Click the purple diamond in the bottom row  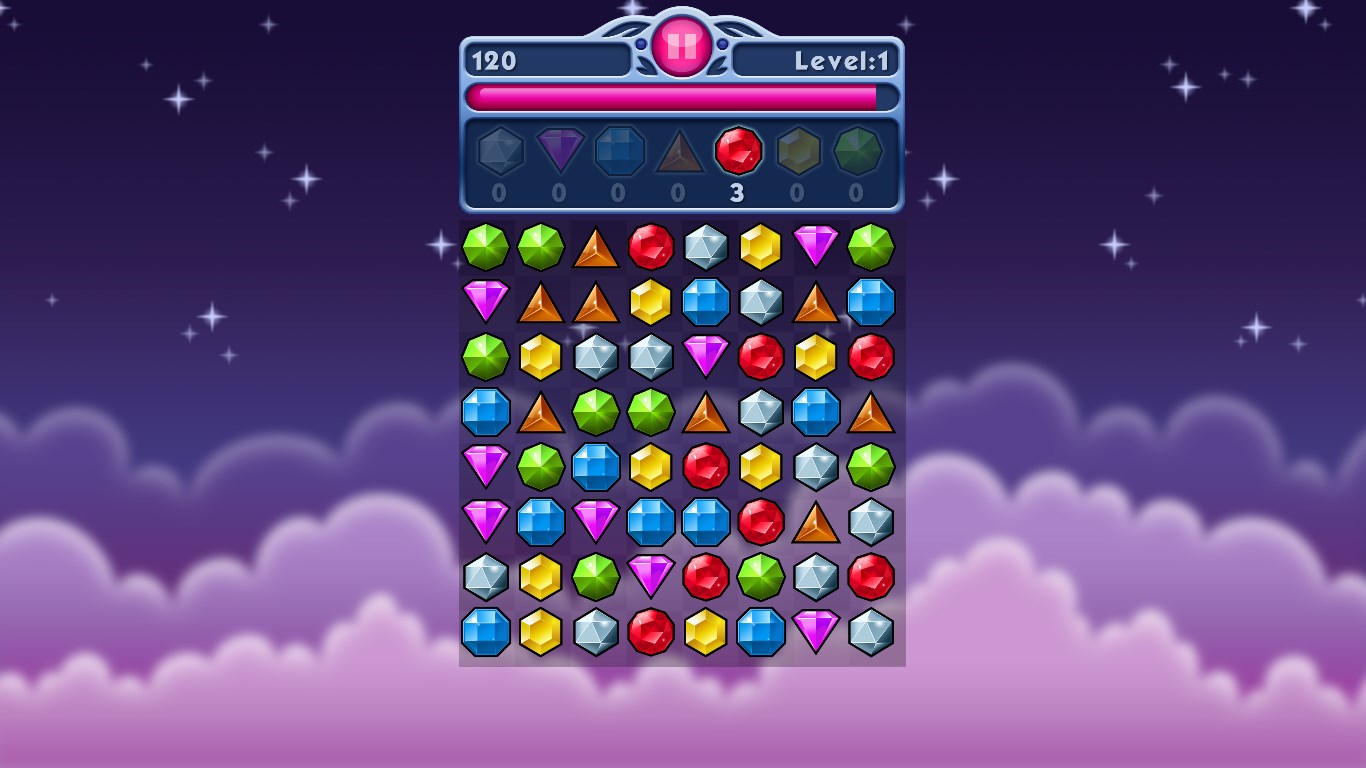(x=816, y=632)
